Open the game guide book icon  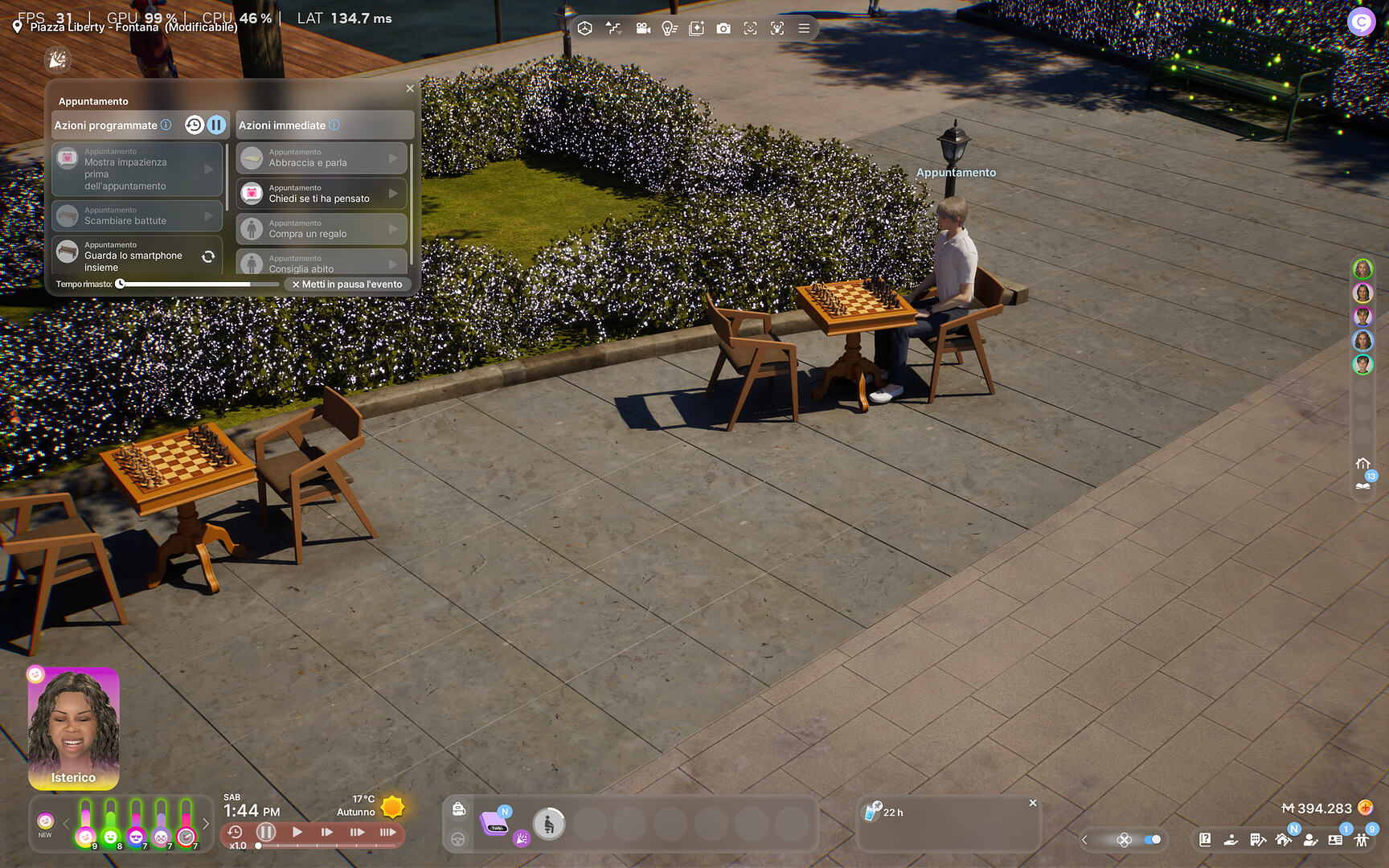click(1206, 840)
